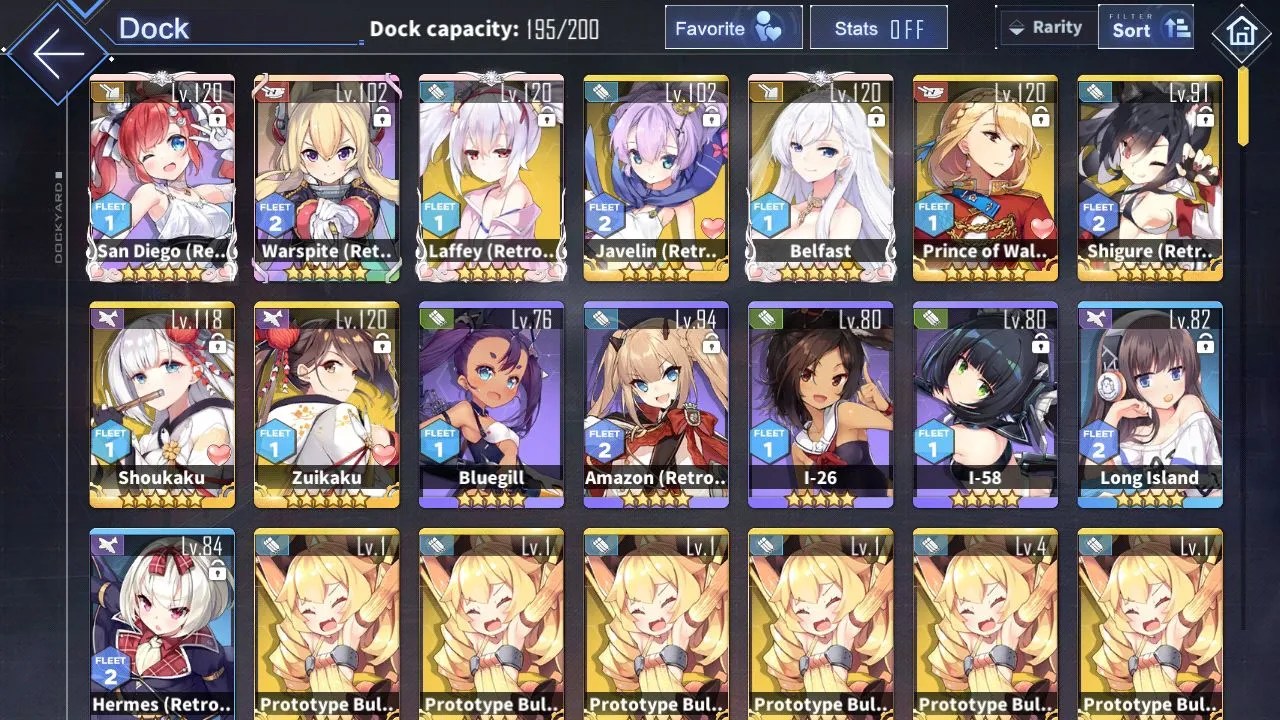Choose the Laffey ship card
Viewport: 1280px width, 720px height.
pos(491,177)
